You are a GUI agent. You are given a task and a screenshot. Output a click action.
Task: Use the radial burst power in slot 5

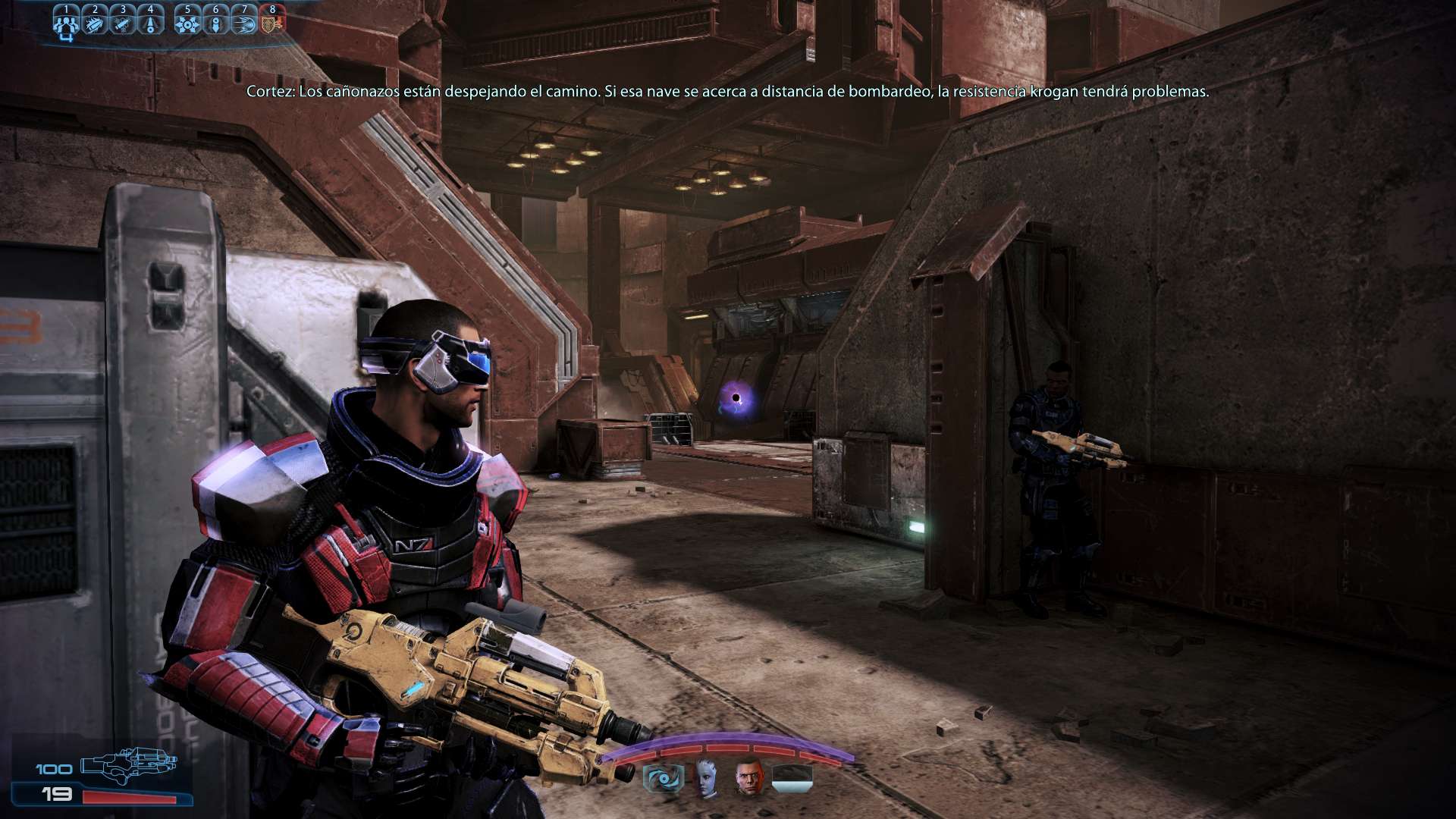pos(187,23)
